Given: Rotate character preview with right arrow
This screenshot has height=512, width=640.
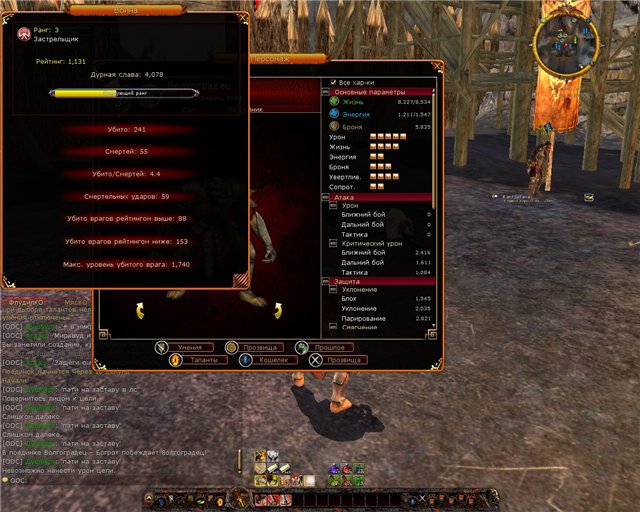Looking at the screenshot, I should click(278, 312).
